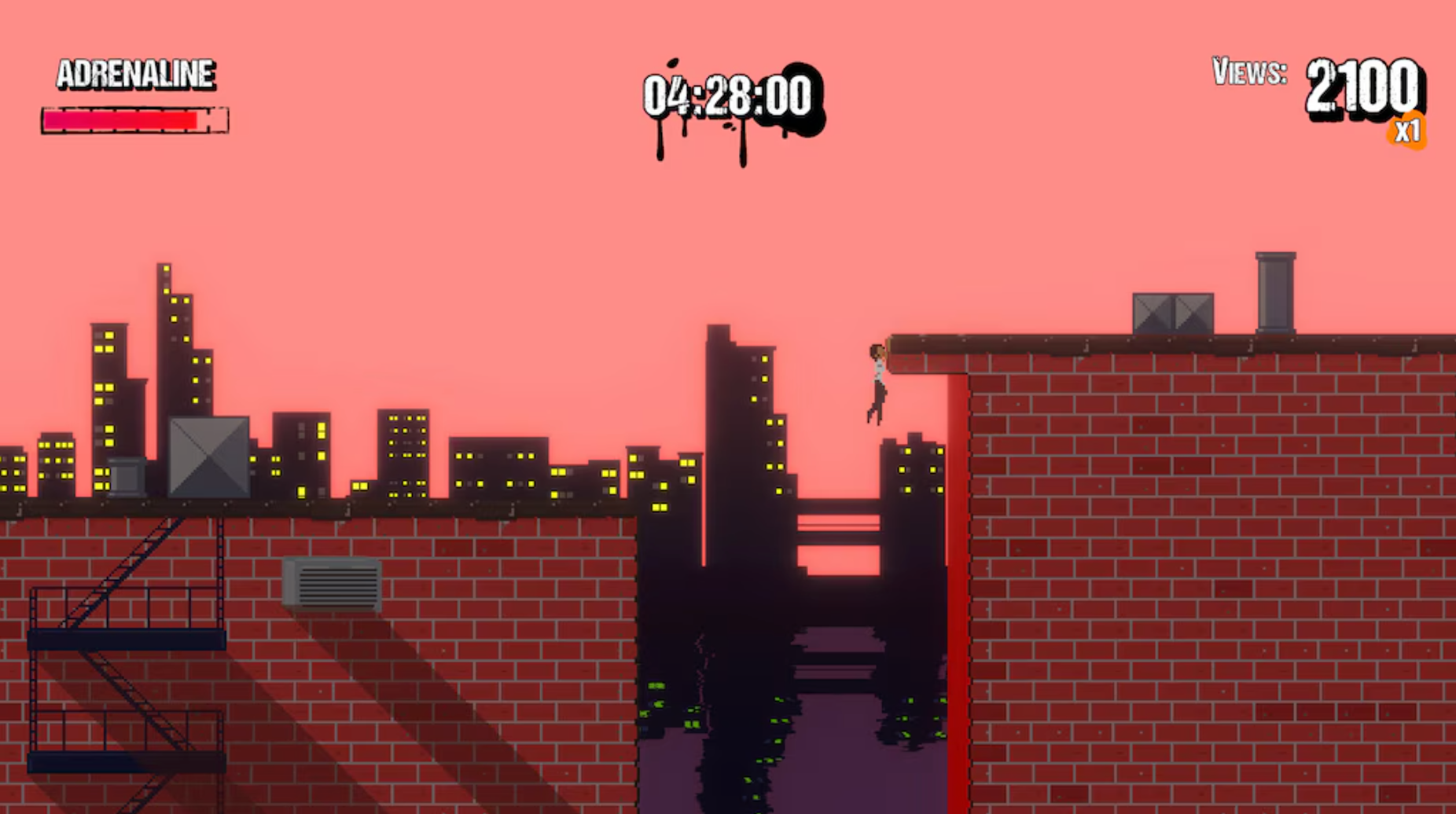Select the small rooftop chimney on the left
The height and width of the screenshot is (814, 1456).
(x=126, y=477)
